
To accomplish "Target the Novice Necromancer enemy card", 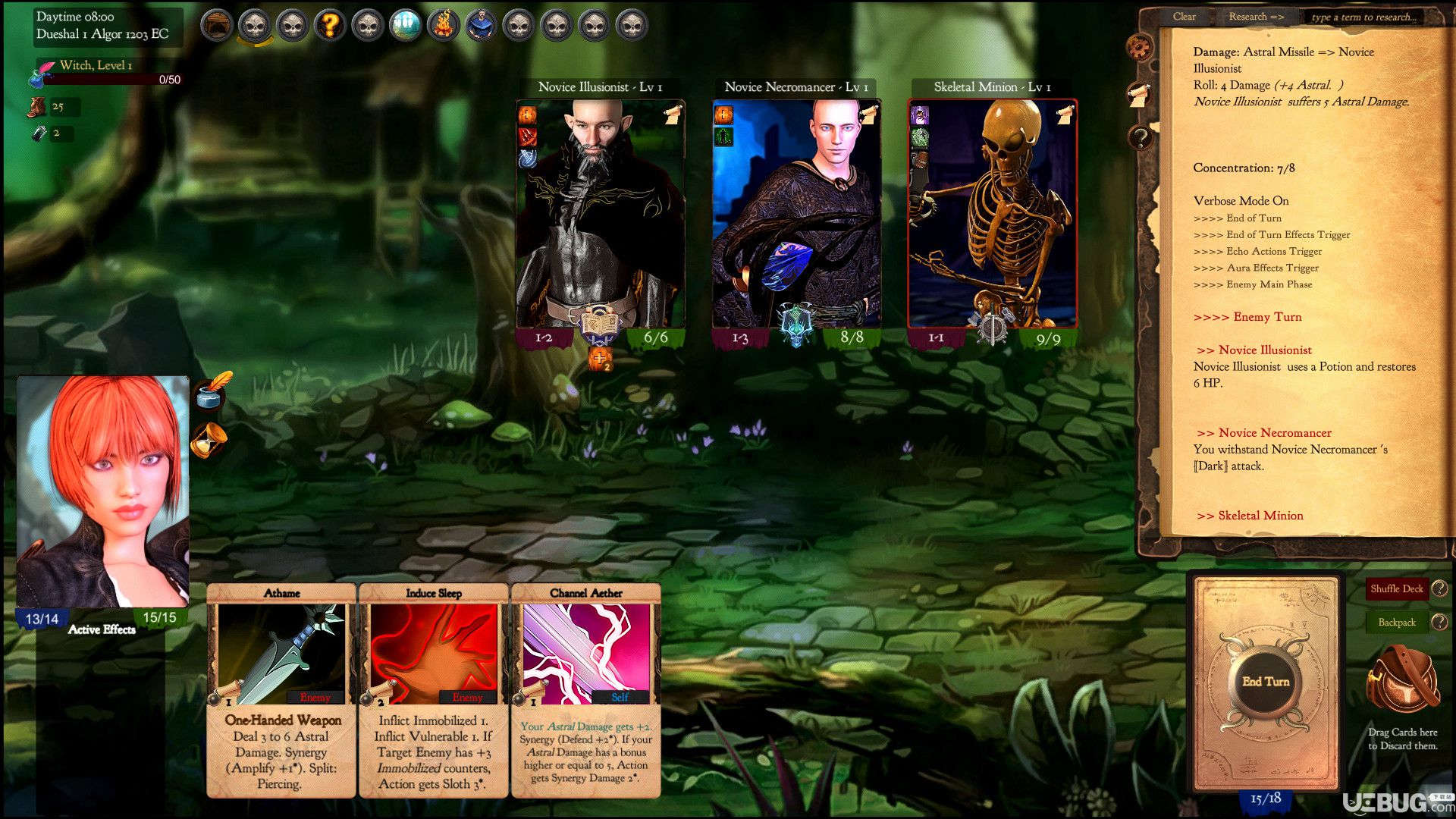I will [796, 216].
